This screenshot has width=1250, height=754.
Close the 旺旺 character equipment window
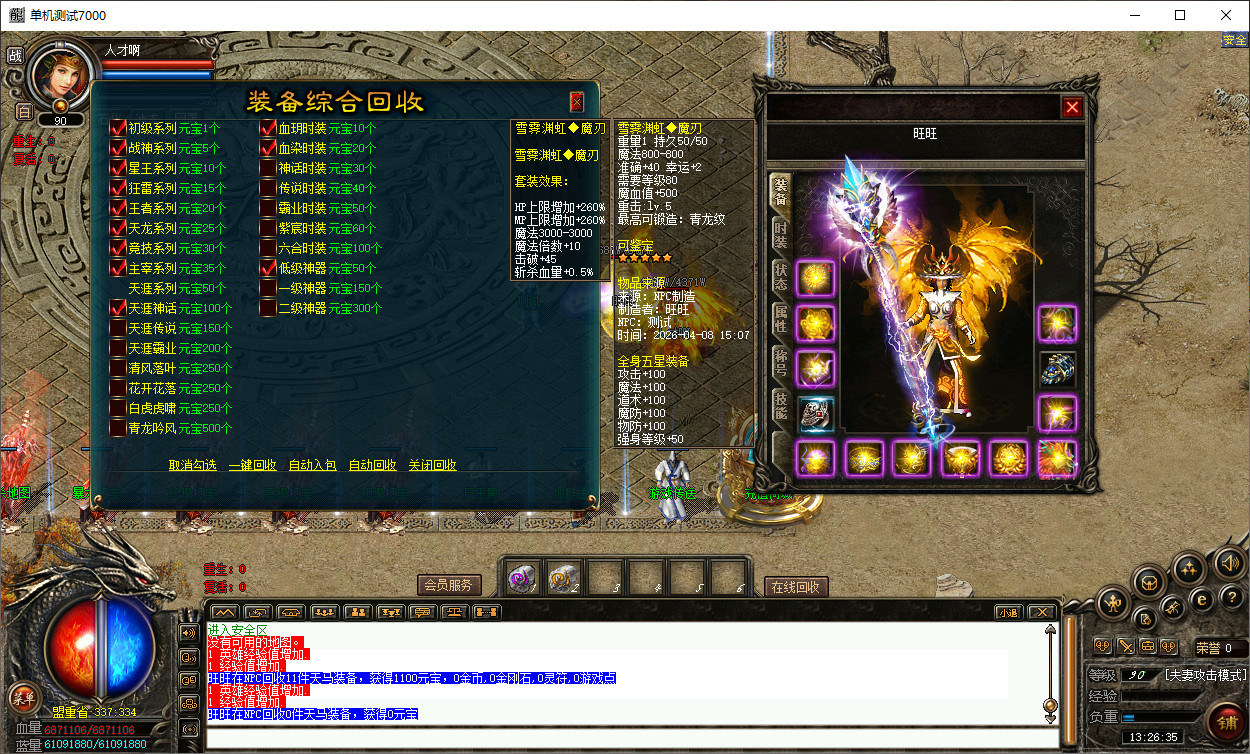point(1072,107)
